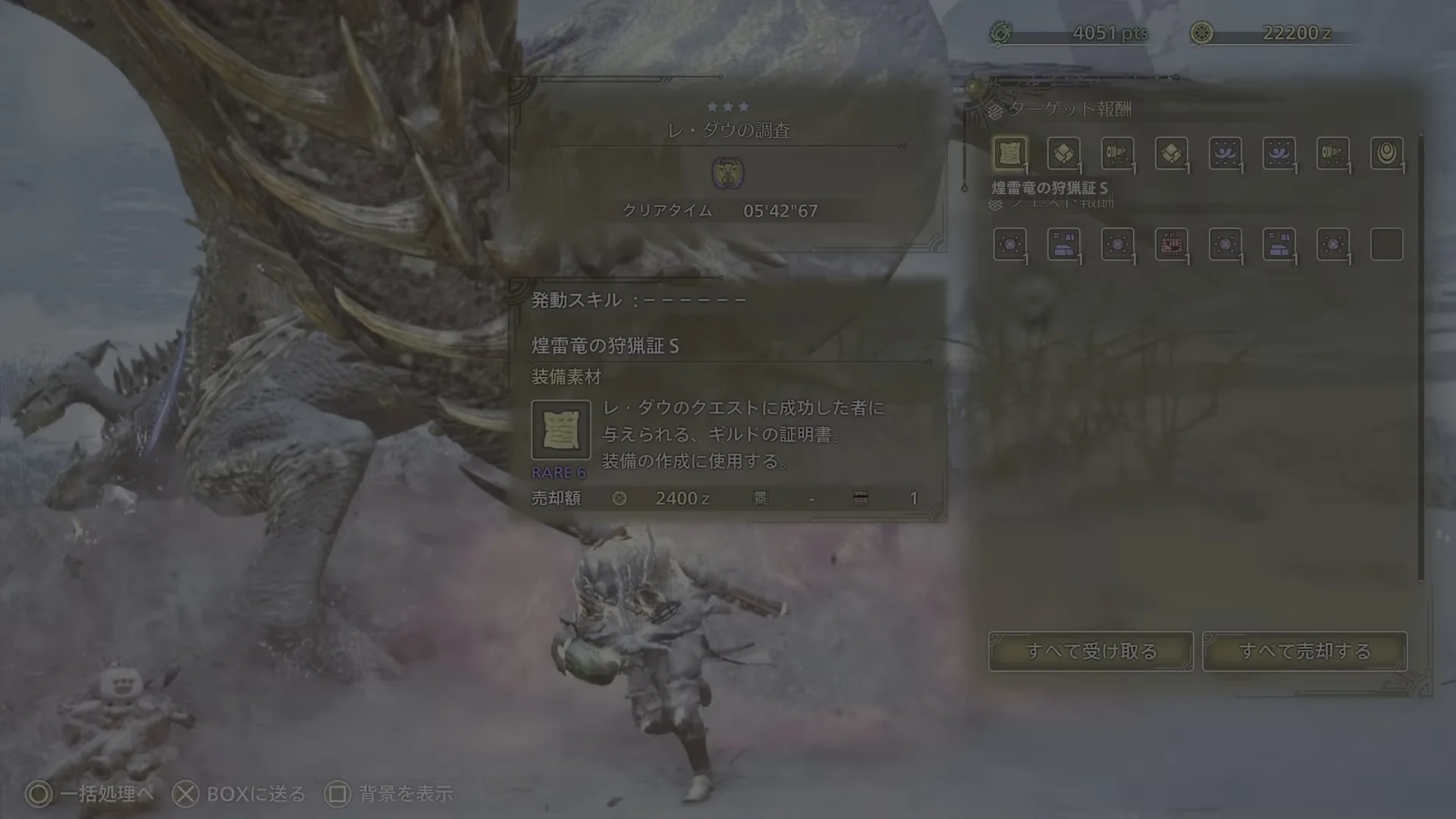Click the armor sphere icon in quest rewards

[x=1064, y=244]
